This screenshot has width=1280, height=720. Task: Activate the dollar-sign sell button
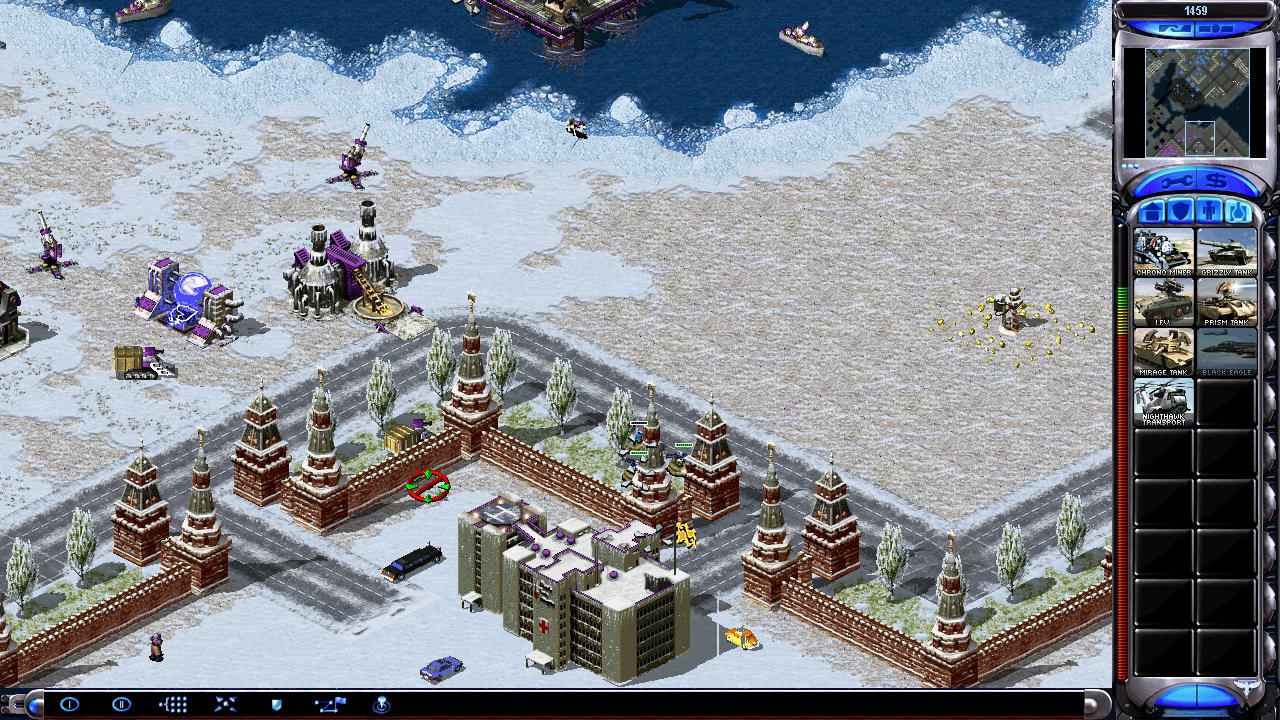[x=1218, y=181]
